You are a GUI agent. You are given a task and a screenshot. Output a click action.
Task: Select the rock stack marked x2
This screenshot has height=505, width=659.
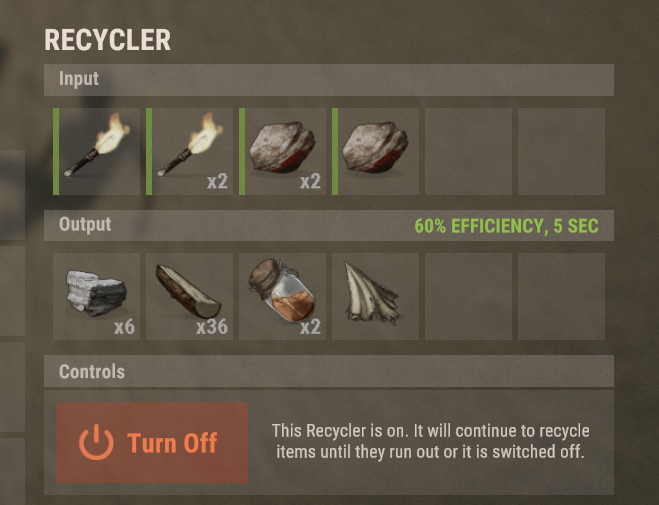coord(283,151)
